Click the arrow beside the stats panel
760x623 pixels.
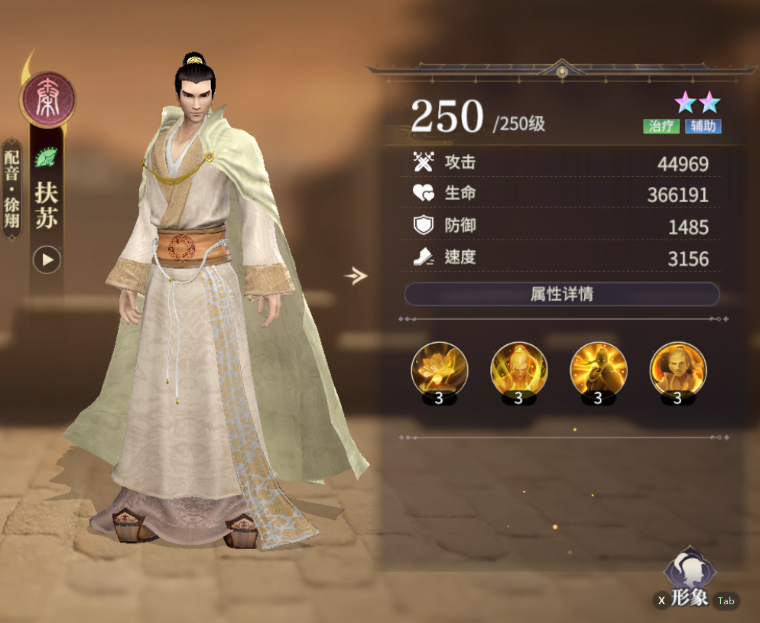click(x=355, y=276)
